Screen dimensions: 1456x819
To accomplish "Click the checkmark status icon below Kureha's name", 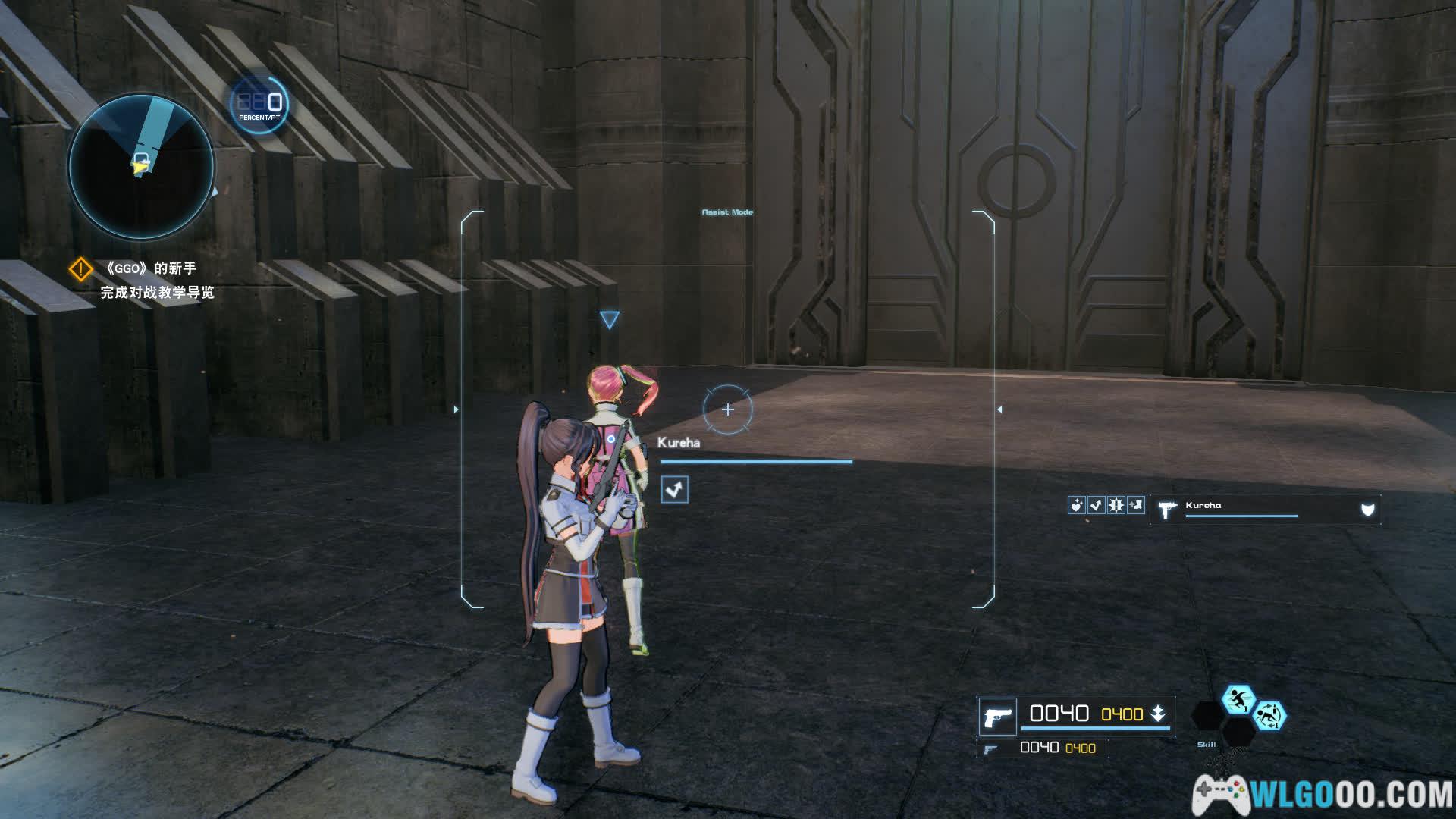I will [x=674, y=490].
